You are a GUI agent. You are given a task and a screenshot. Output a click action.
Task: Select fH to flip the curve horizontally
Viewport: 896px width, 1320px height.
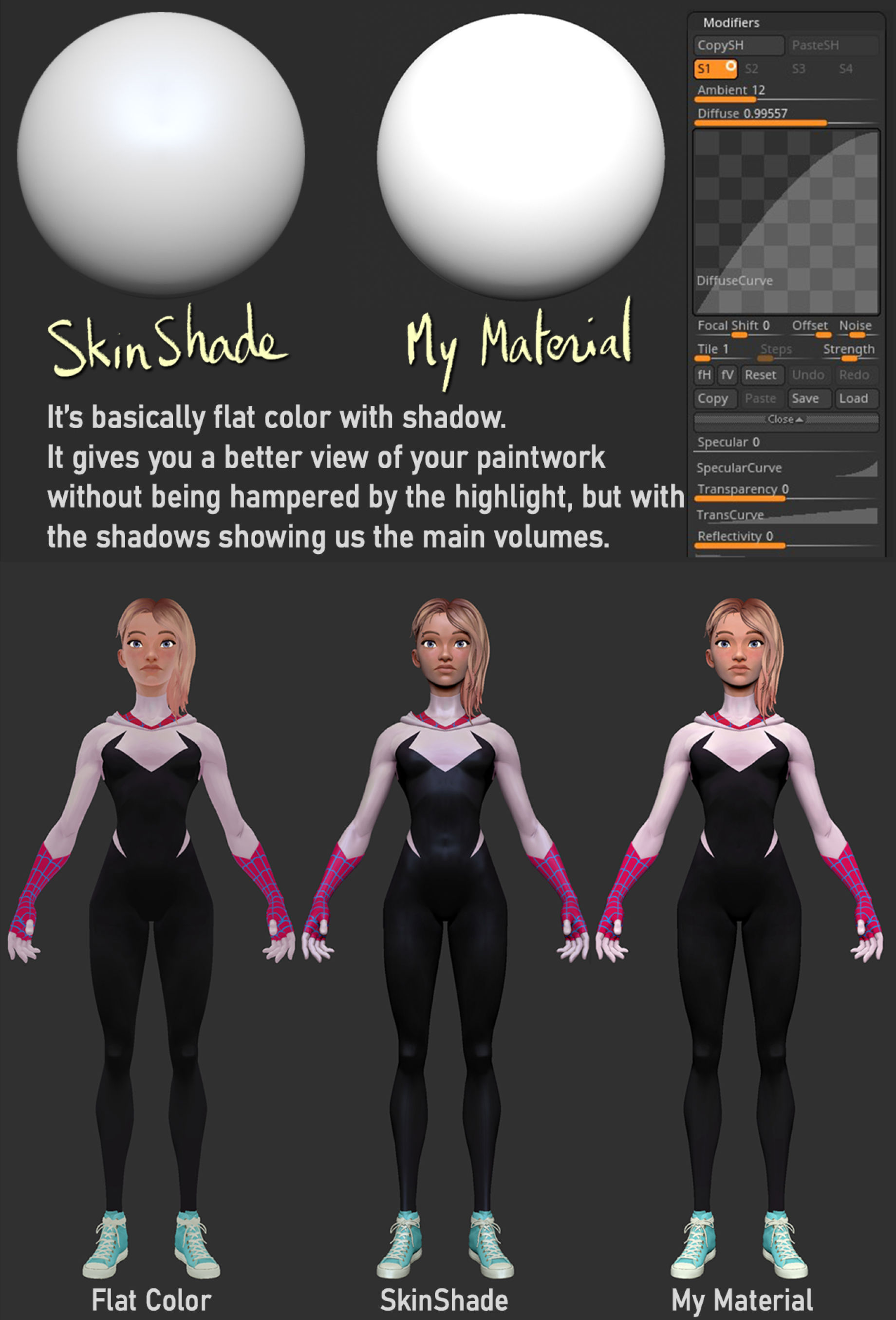[x=704, y=375]
